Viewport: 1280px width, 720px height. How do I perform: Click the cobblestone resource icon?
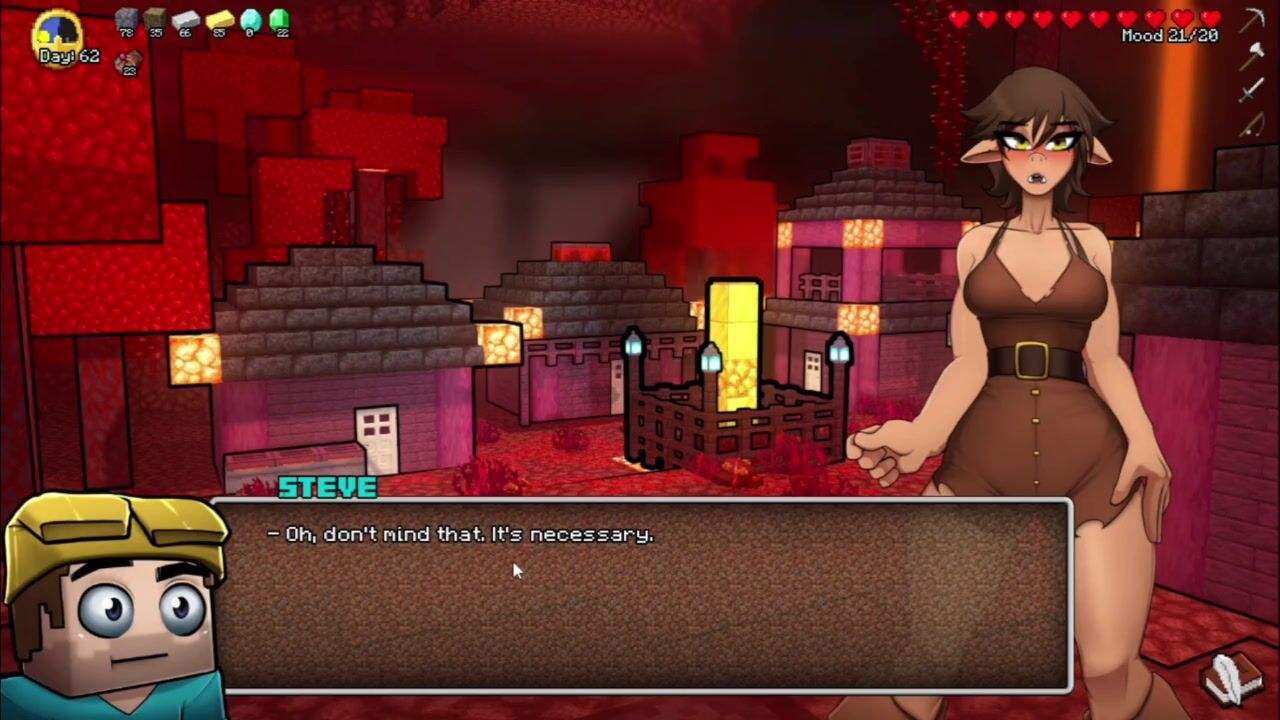[126, 19]
